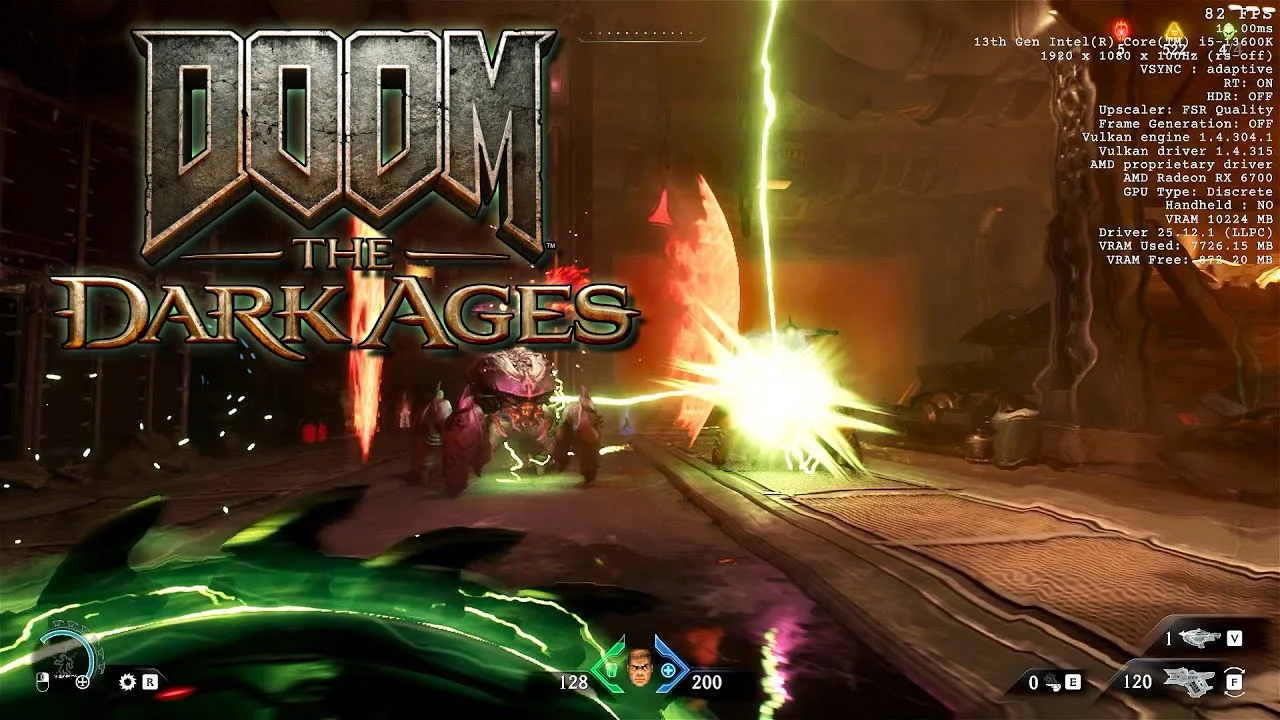The height and width of the screenshot is (720, 1280).
Task: Click the blue health cross icon
Action: [x=667, y=668]
